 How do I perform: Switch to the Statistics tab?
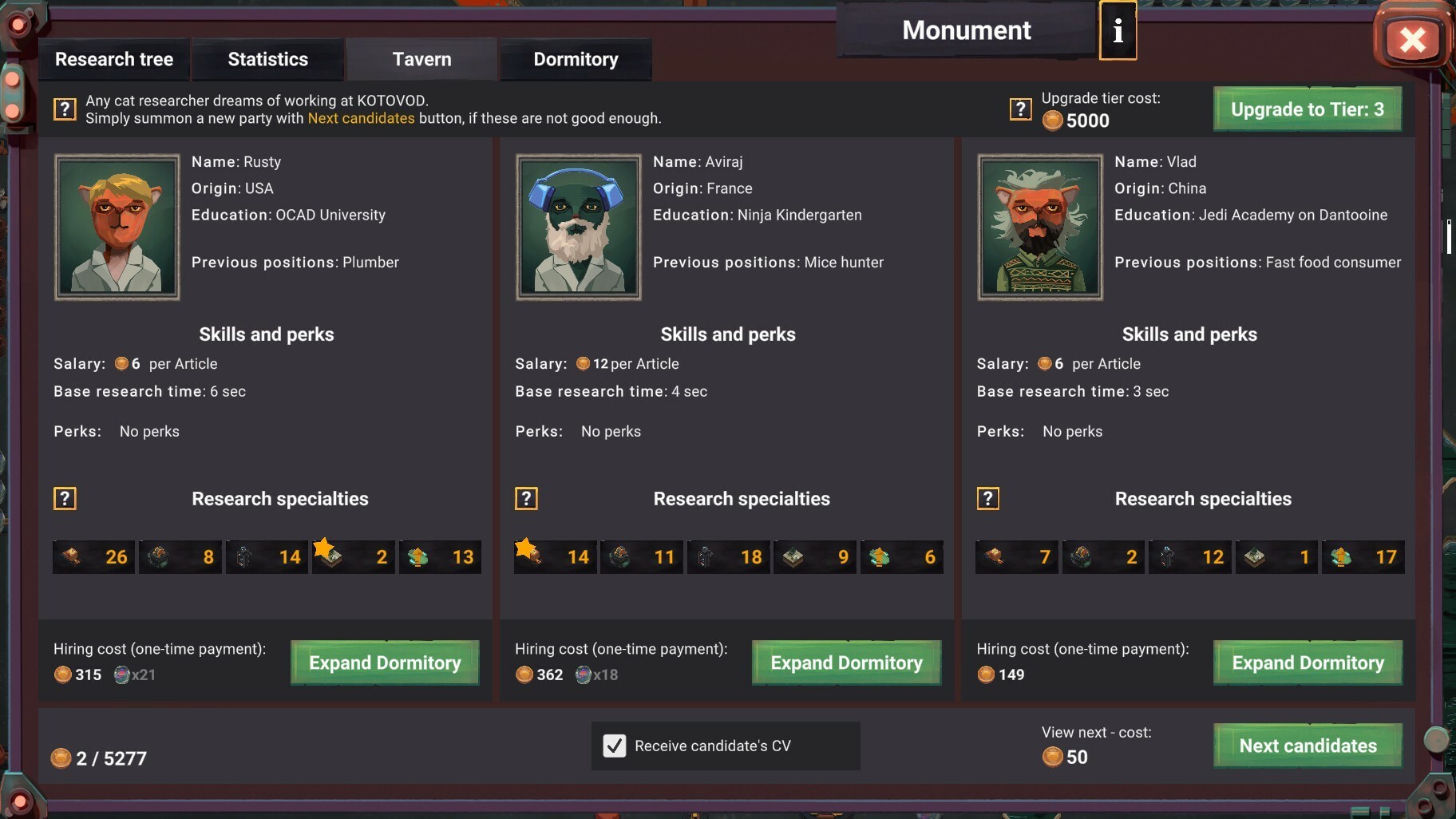click(x=267, y=58)
